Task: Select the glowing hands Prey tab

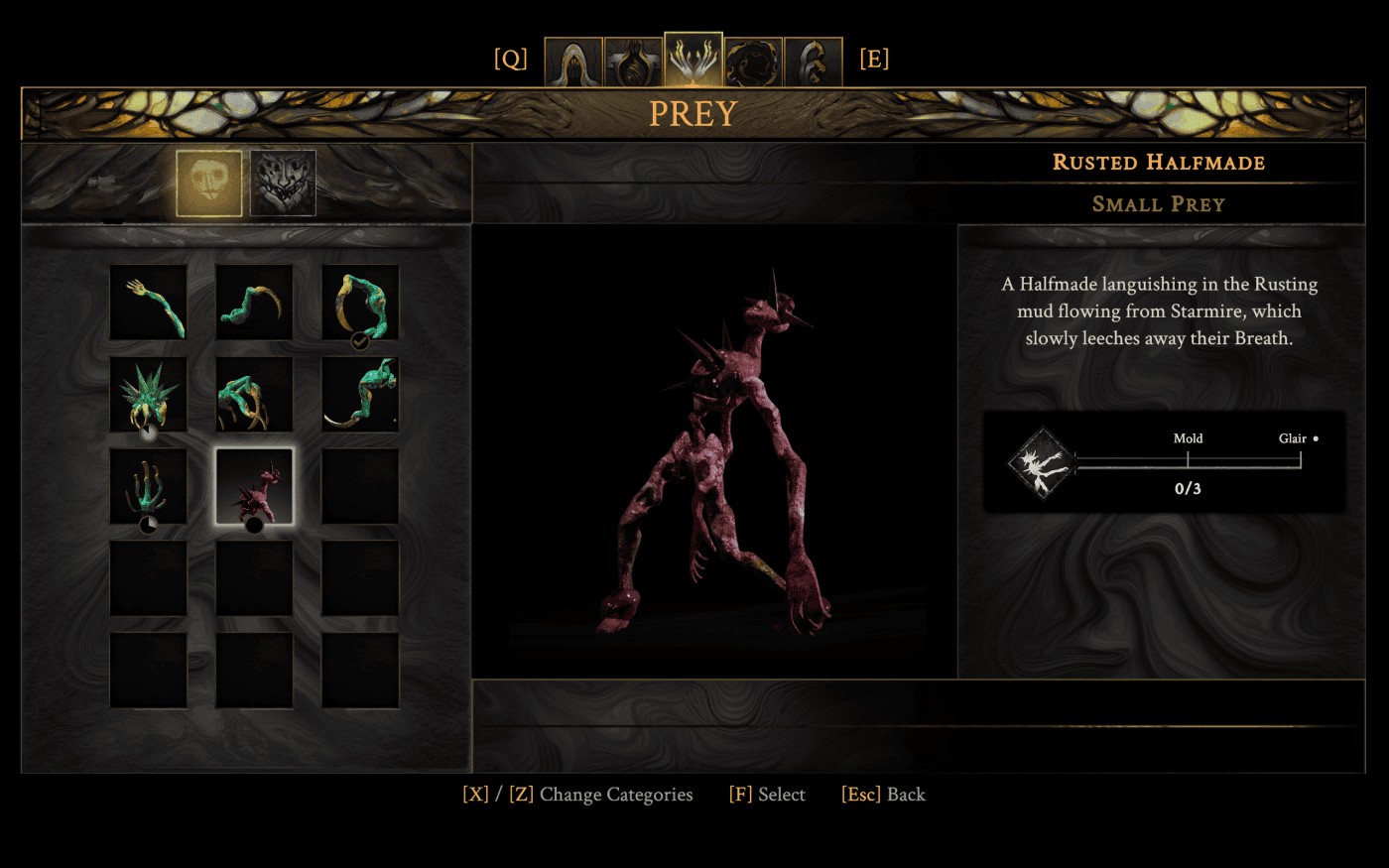Action: 694,60
